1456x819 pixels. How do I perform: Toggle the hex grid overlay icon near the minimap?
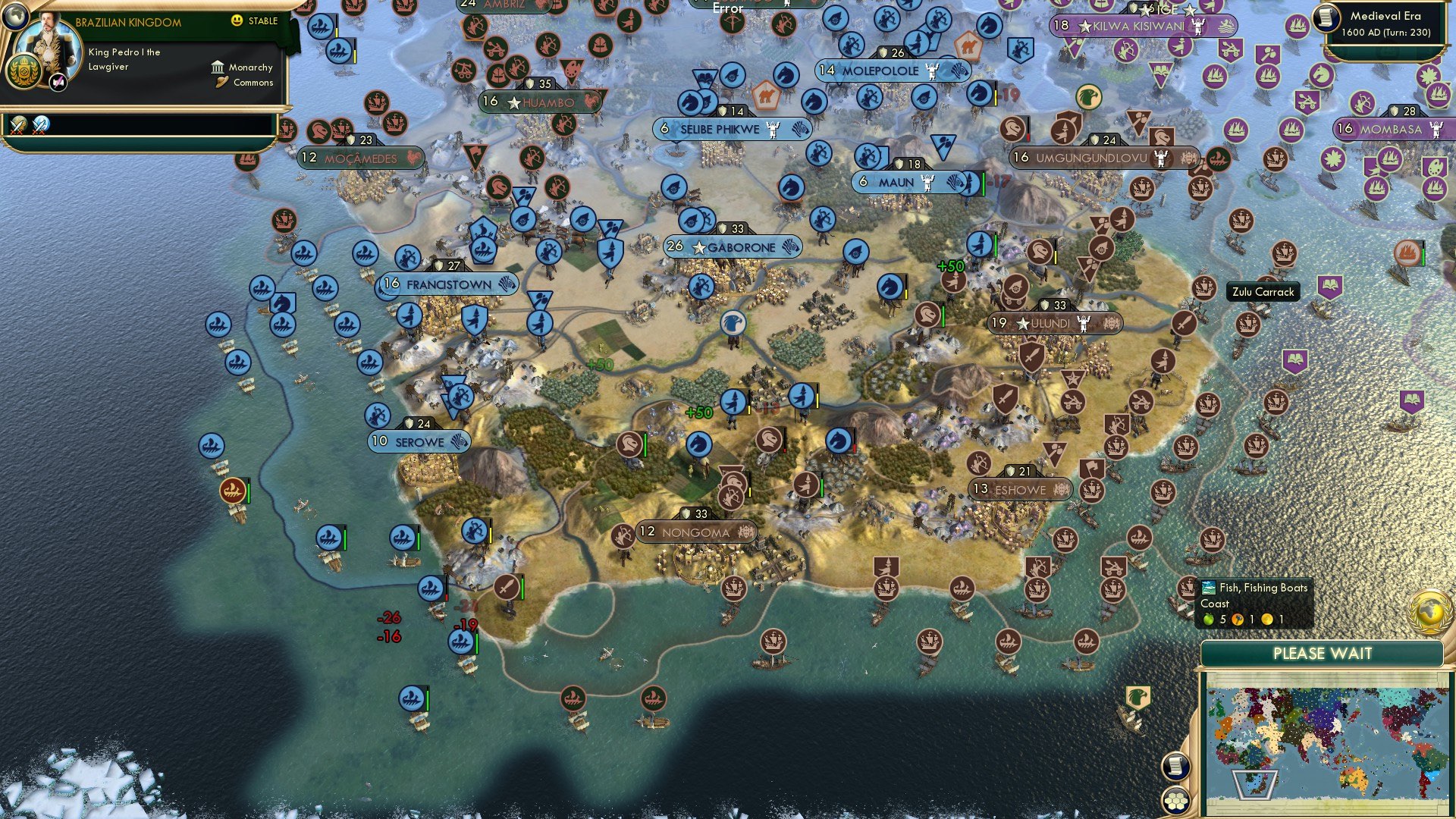1175,802
